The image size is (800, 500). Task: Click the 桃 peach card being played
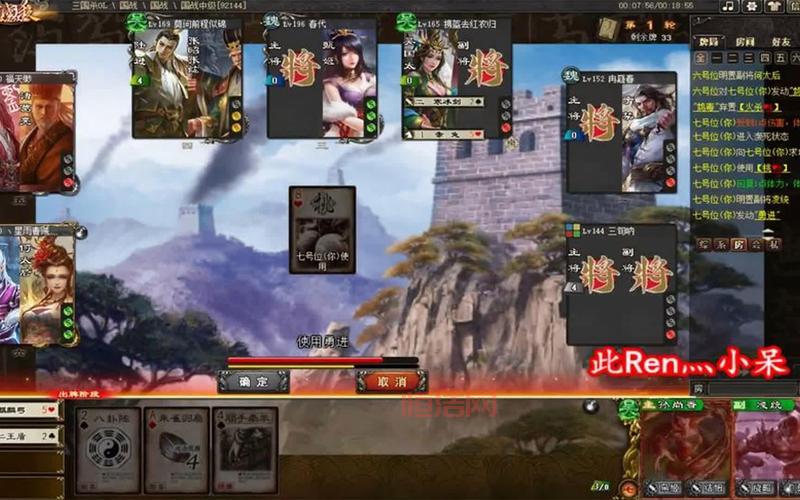322,232
